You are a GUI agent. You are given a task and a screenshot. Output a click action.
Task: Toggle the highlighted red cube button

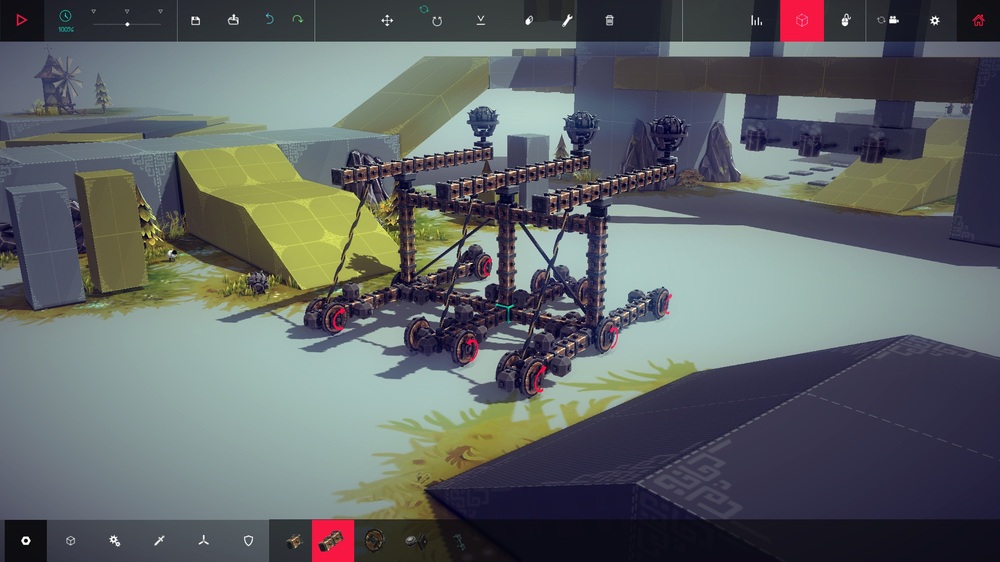coord(801,20)
